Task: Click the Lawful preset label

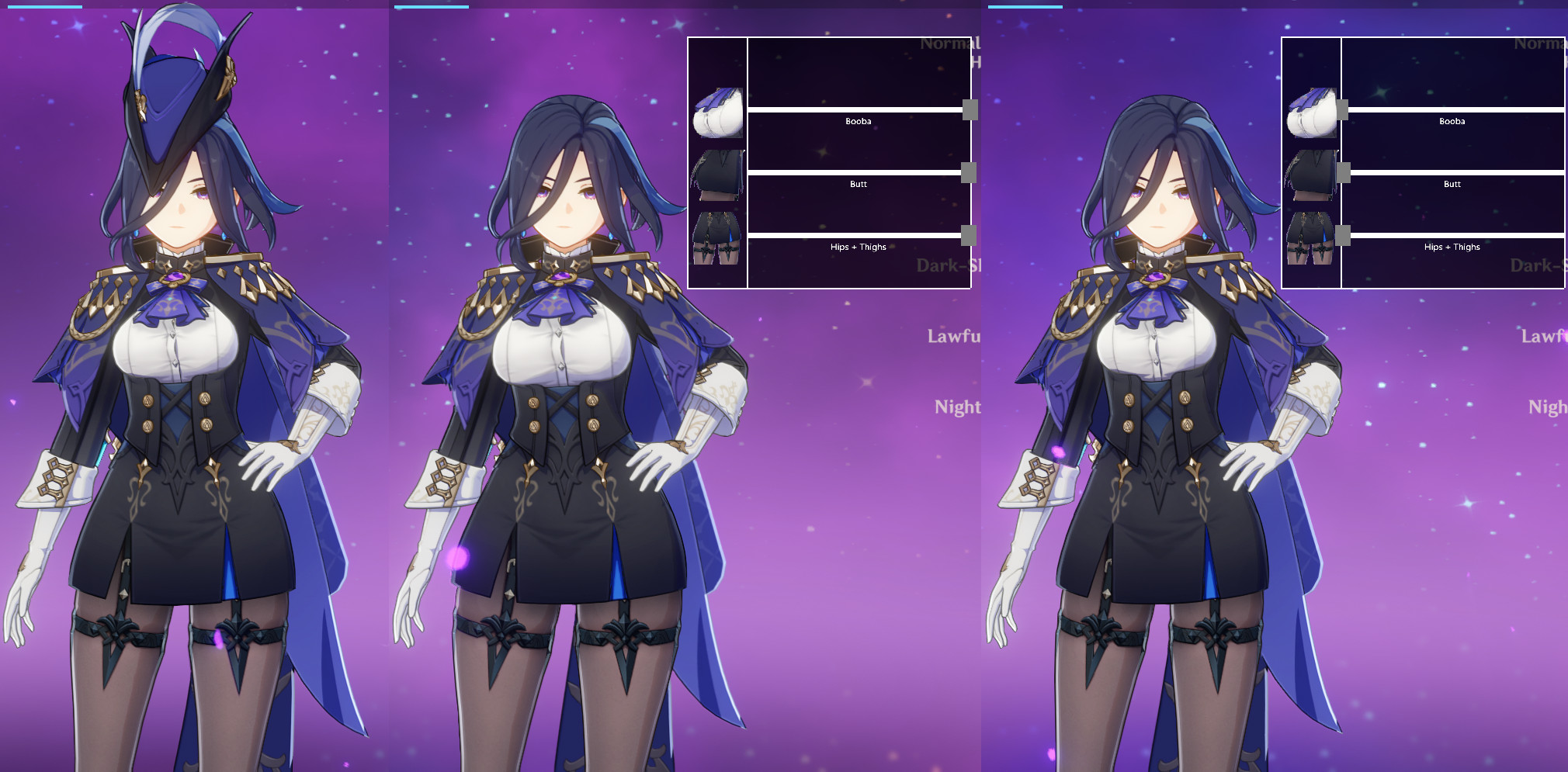Action: coord(952,337)
